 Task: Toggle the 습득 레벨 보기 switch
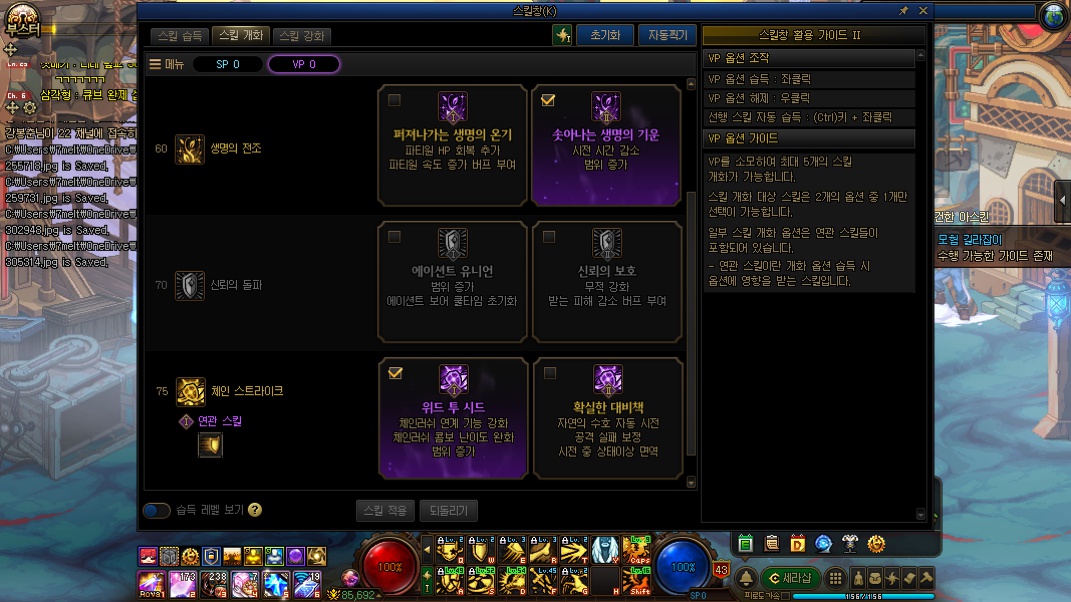tap(157, 510)
